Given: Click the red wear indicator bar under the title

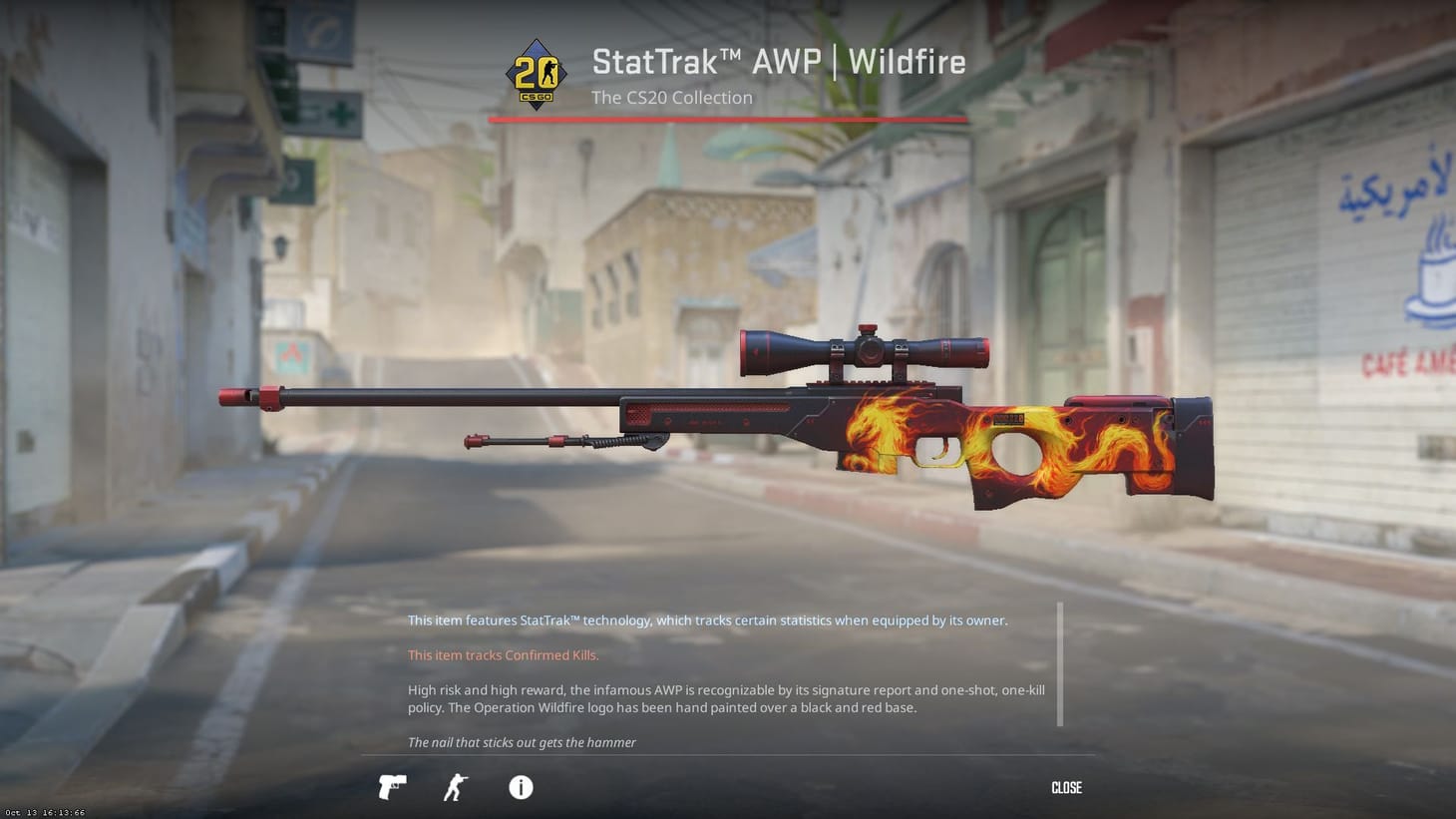Looking at the screenshot, I should pos(726,119).
